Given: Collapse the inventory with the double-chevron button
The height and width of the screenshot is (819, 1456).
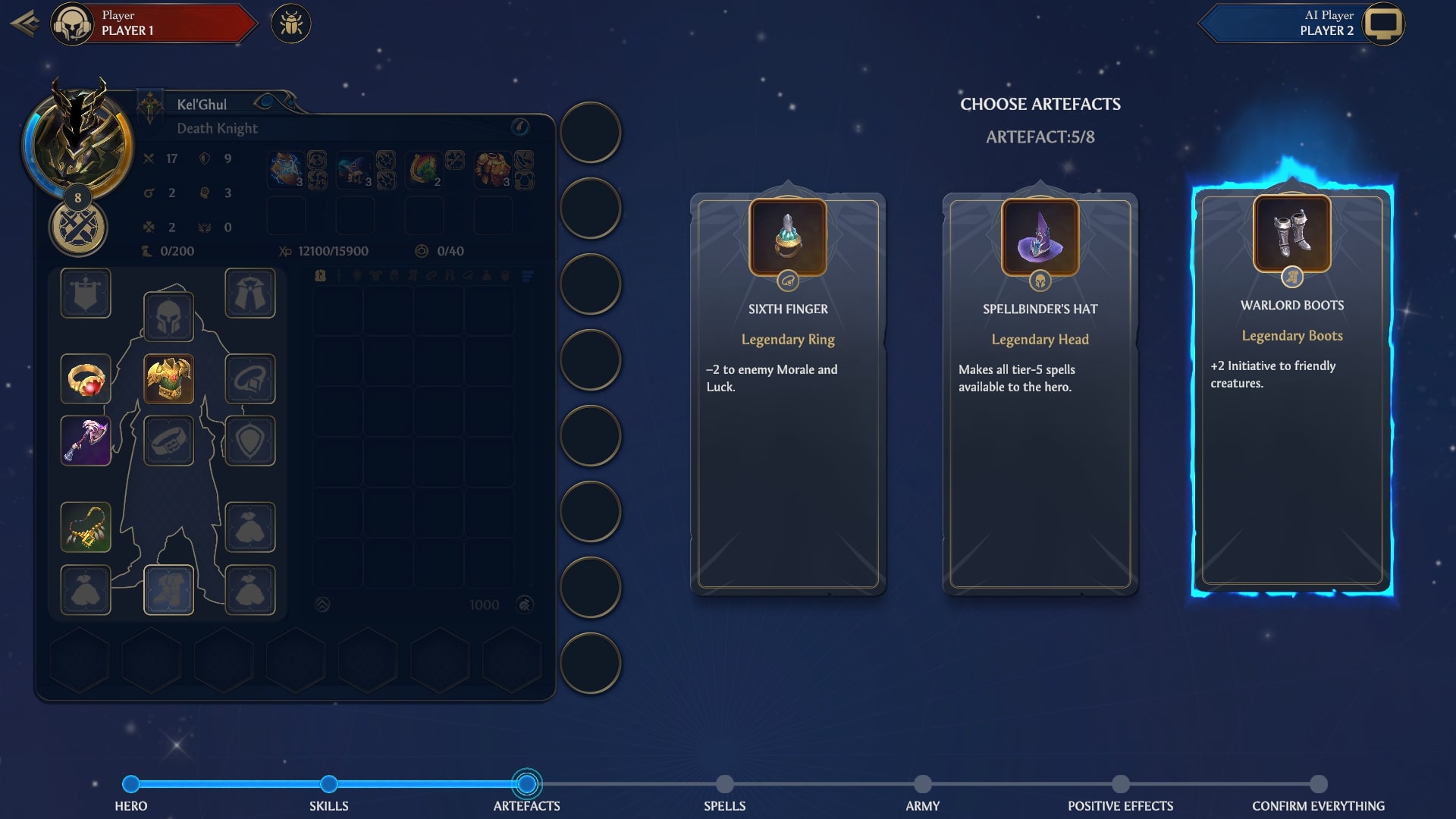Looking at the screenshot, I should click(324, 604).
